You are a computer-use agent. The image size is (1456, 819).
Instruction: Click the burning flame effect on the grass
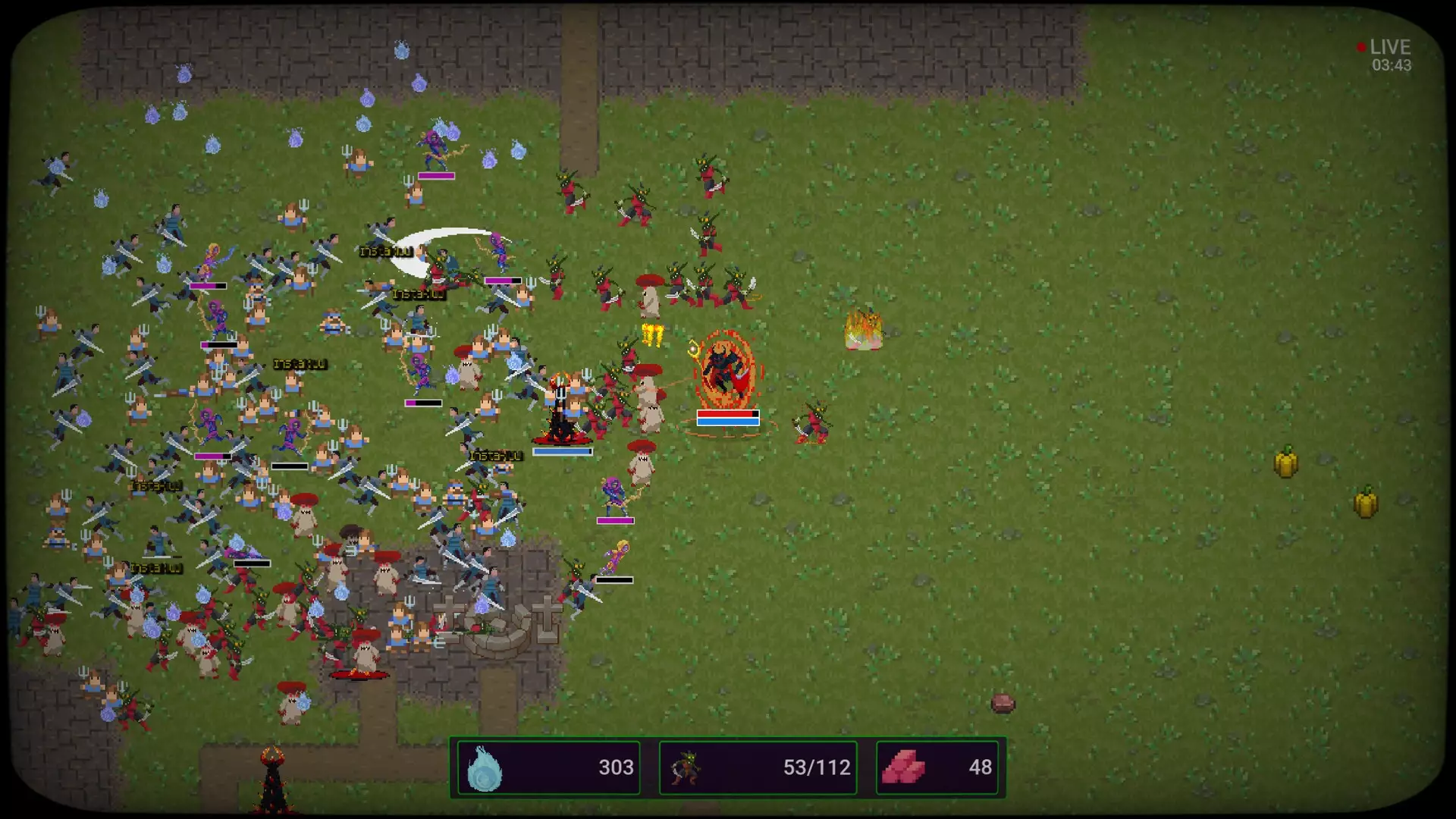(863, 328)
